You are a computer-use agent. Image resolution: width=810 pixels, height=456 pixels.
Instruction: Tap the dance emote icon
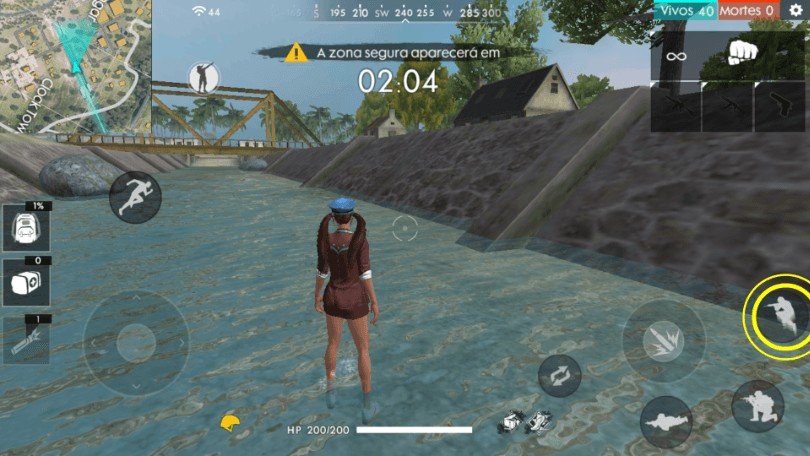(204, 78)
